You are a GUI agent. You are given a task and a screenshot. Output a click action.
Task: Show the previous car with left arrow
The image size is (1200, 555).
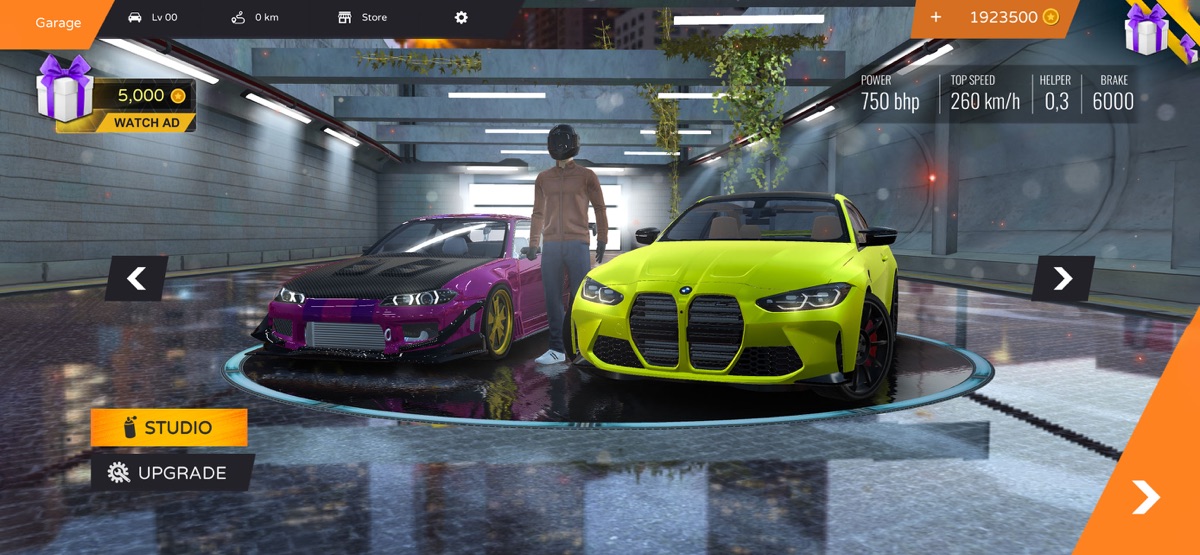click(137, 279)
